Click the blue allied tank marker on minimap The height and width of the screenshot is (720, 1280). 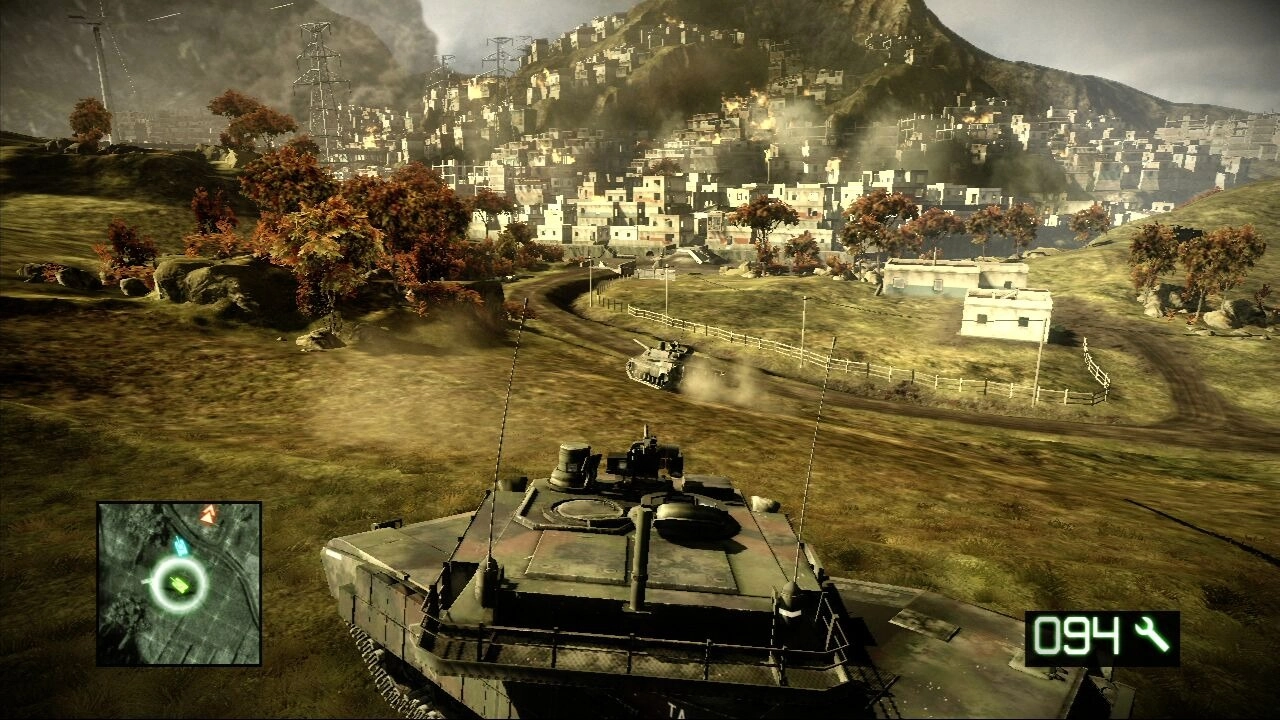tap(181, 547)
